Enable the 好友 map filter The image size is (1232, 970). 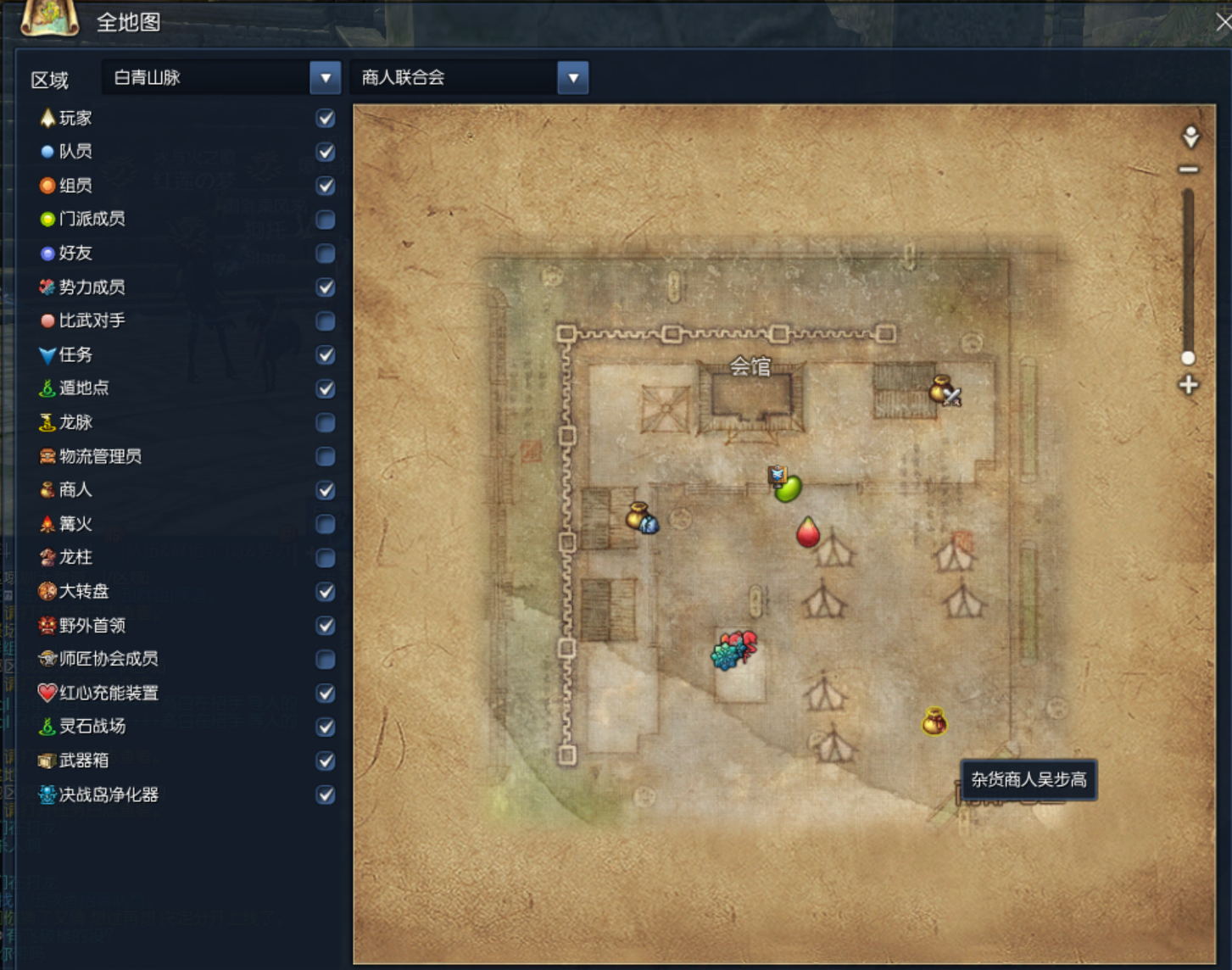click(x=325, y=254)
